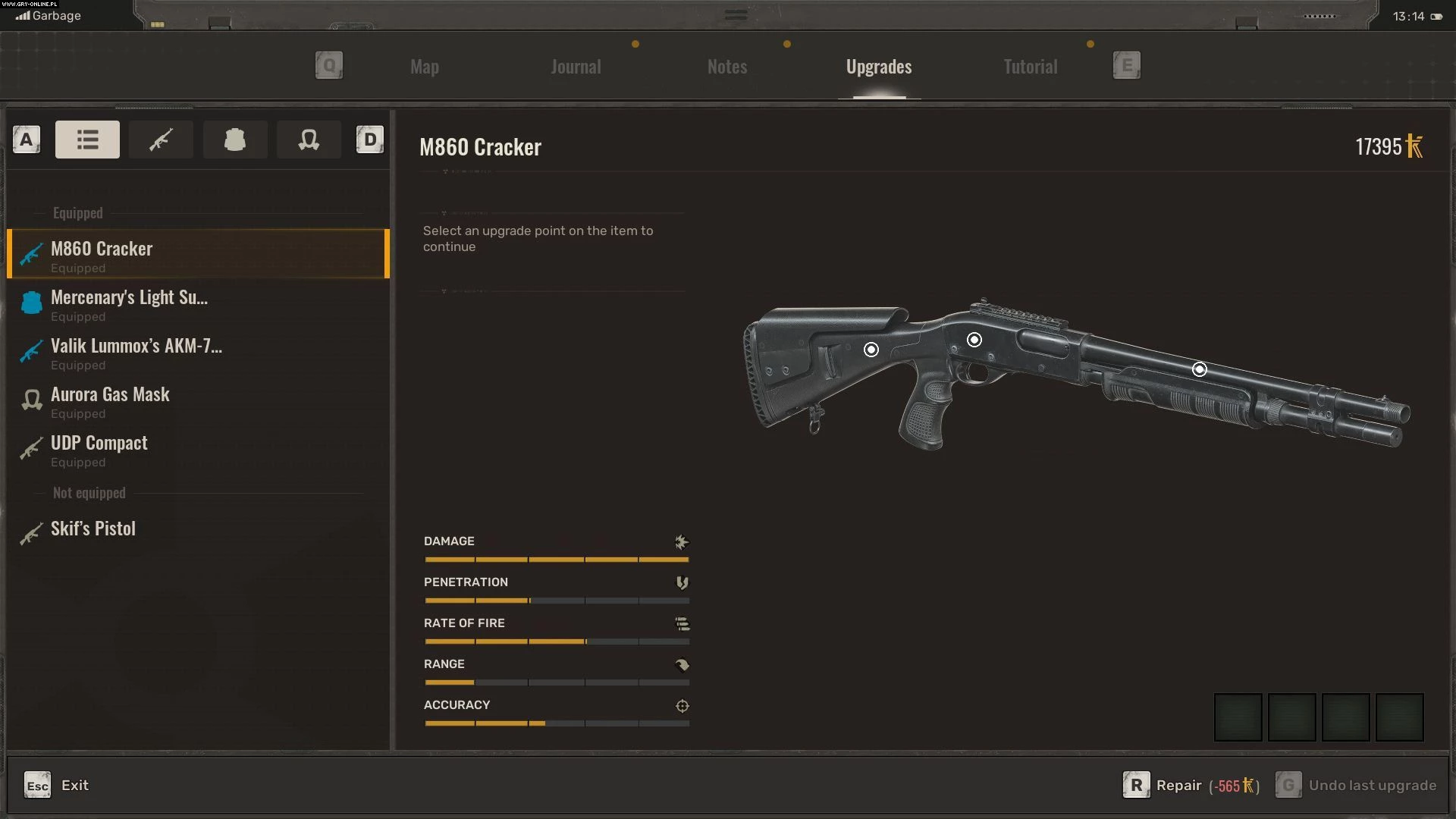
Task: Go to the Notes tab
Action: 726,67
